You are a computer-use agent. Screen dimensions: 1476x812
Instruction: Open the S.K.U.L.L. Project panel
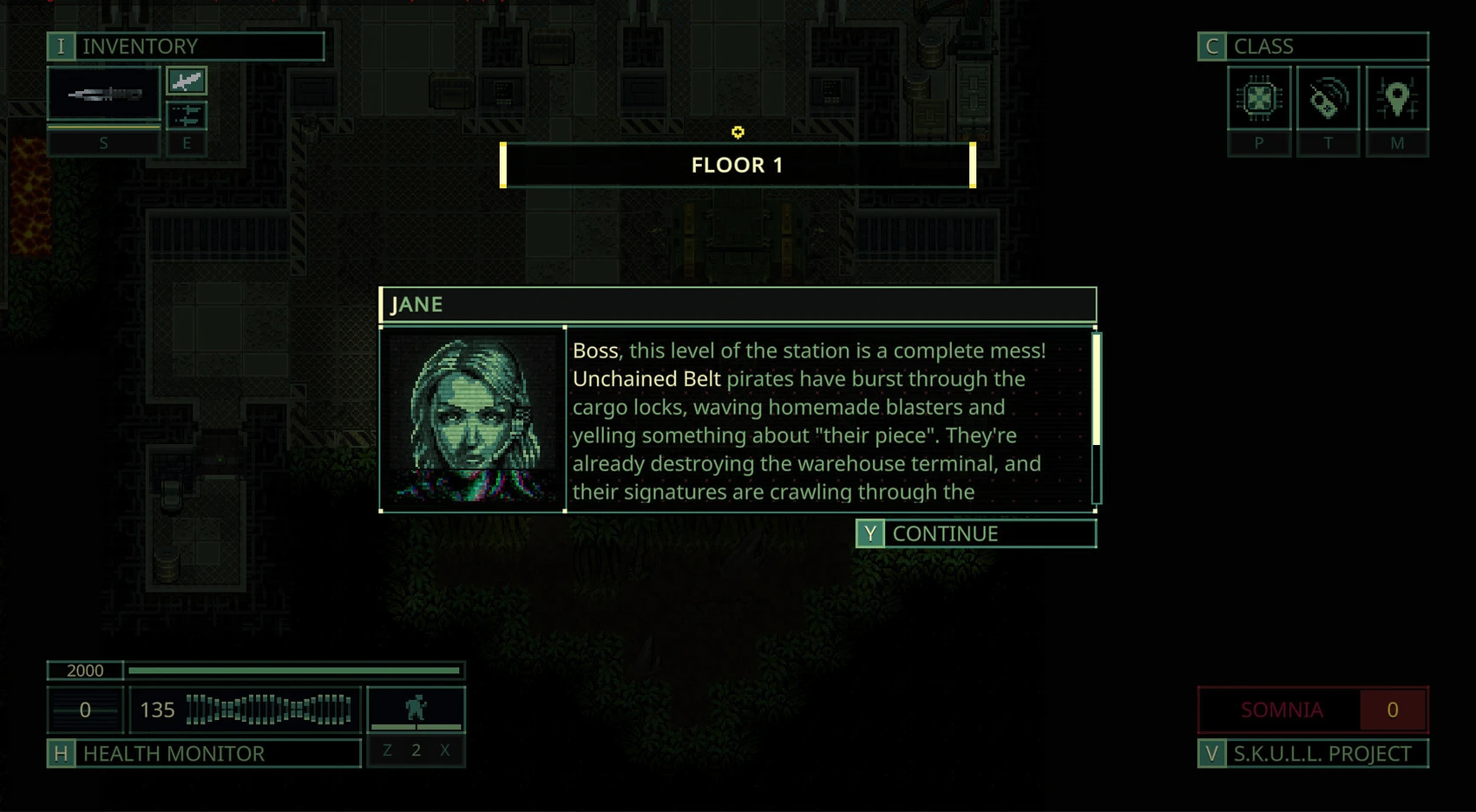(1312, 753)
